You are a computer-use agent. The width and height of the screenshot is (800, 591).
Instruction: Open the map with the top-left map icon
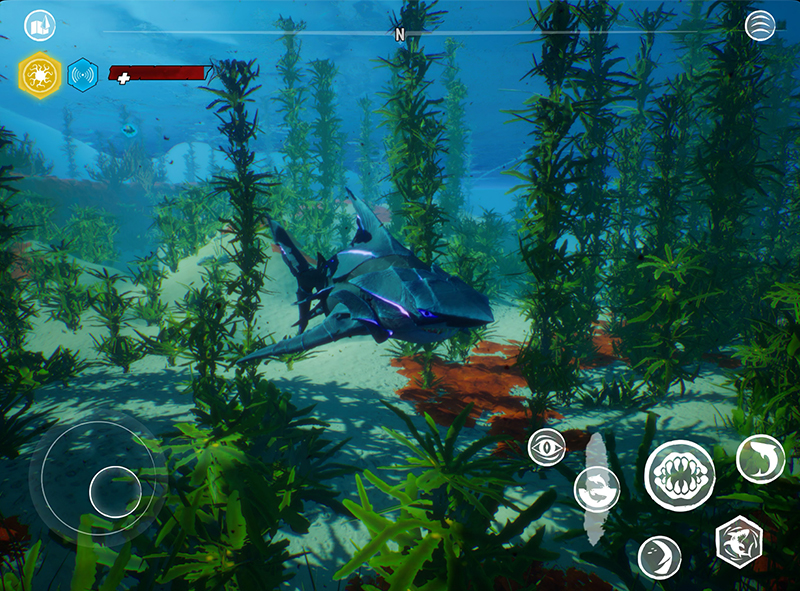(x=40, y=26)
